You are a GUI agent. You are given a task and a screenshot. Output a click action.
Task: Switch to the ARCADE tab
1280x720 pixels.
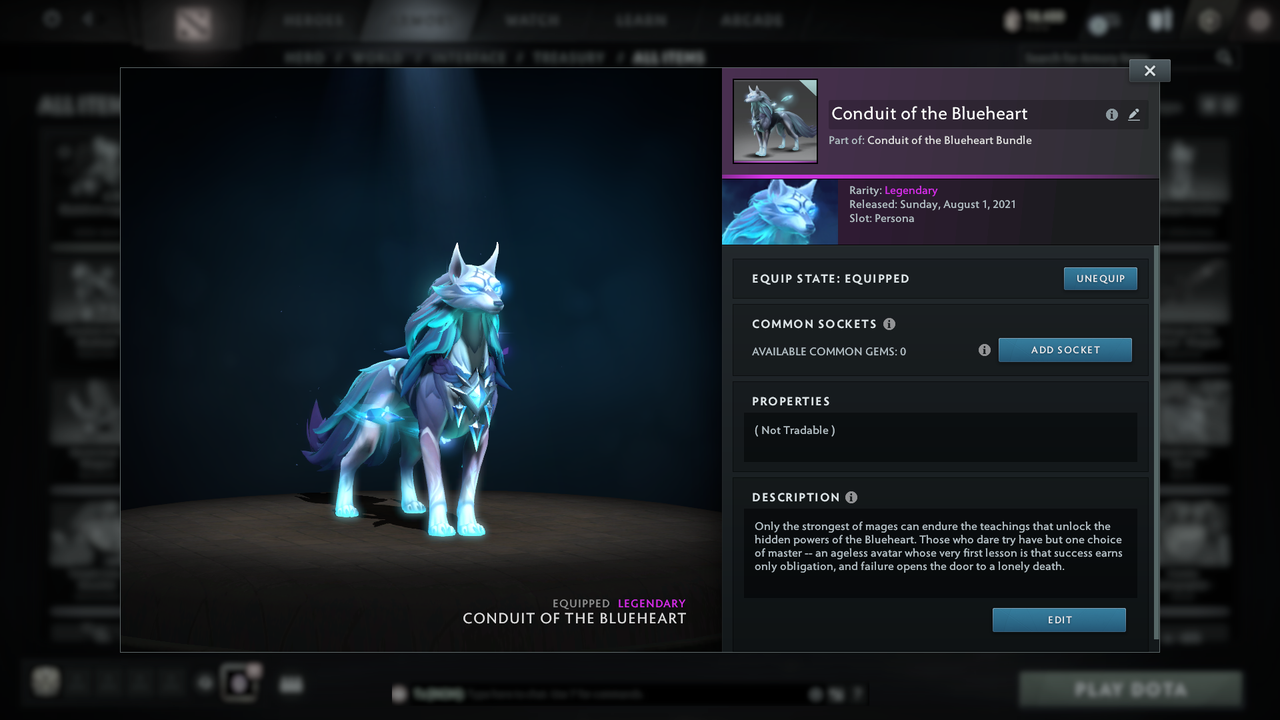pos(752,18)
